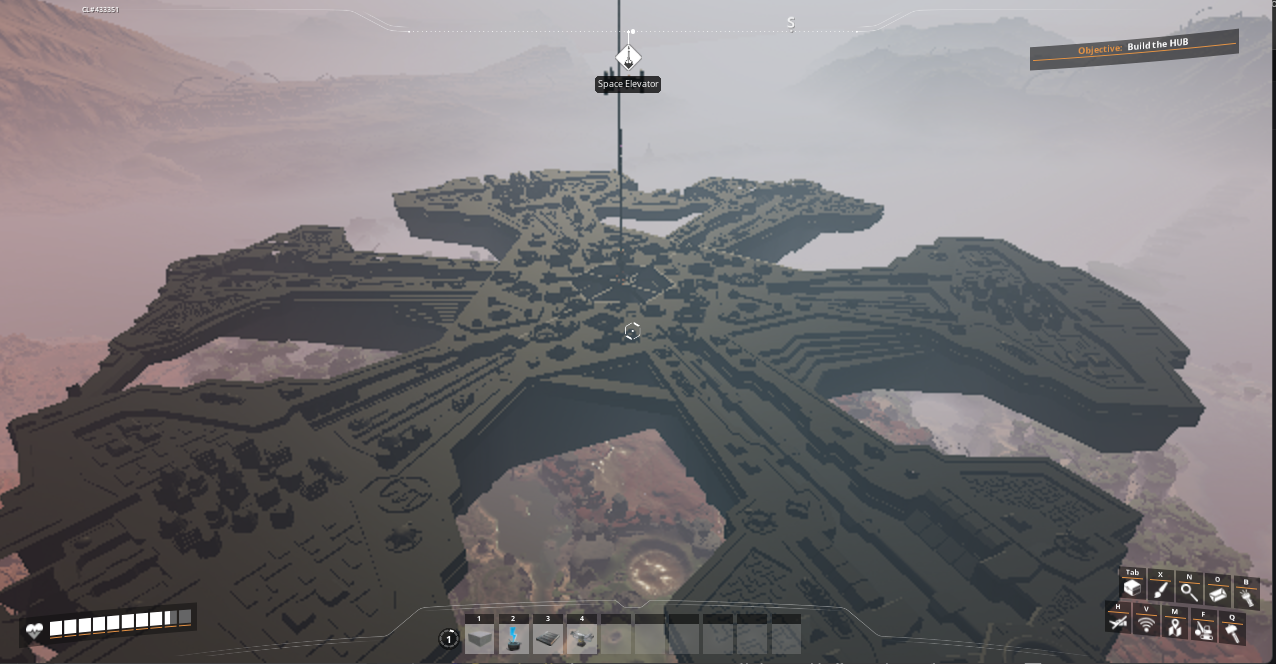Activate the resource scanner signal icon
This screenshot has height=664, width=1276.
[1146, 625]
